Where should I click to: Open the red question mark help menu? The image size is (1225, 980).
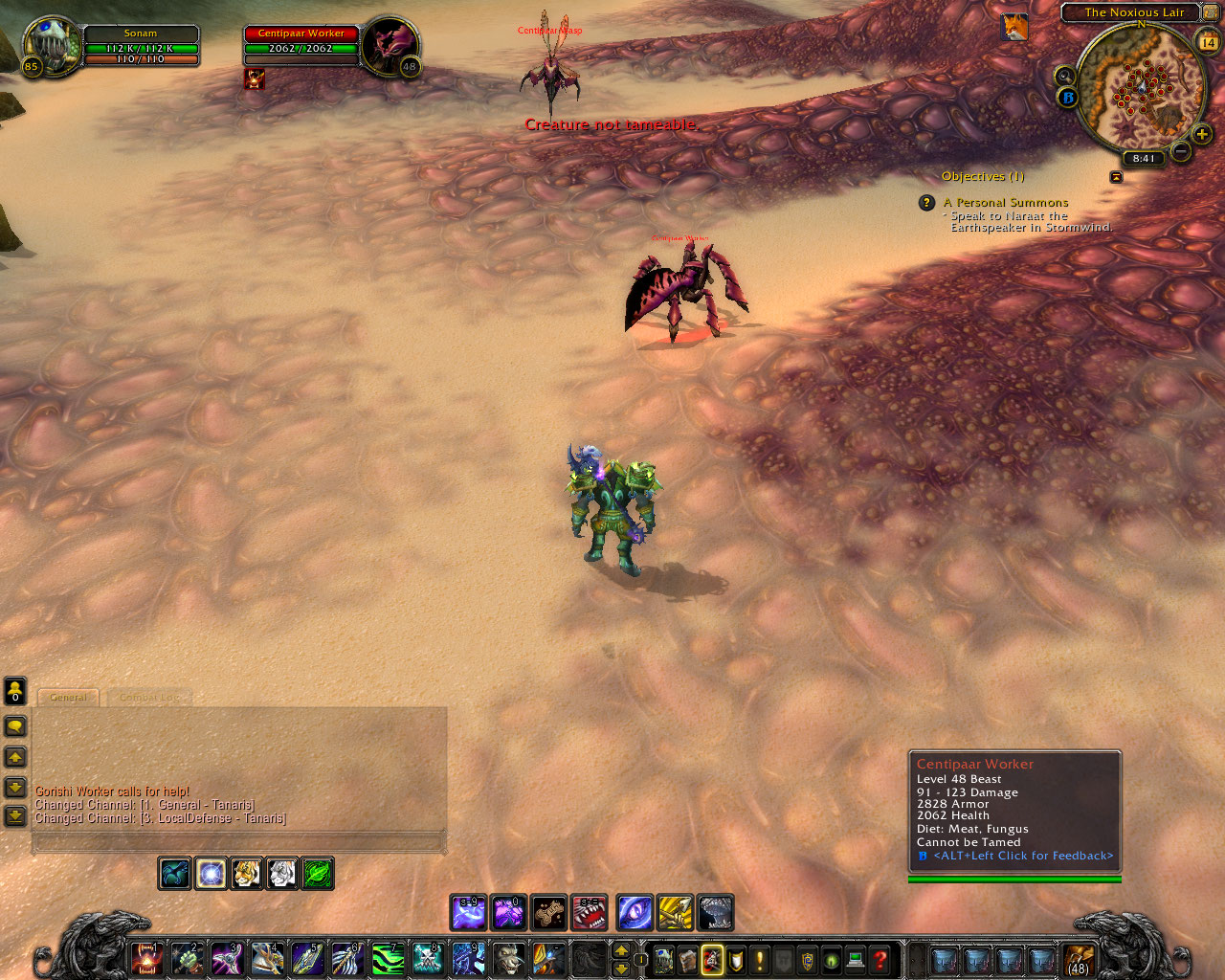(x=880, y=959)
